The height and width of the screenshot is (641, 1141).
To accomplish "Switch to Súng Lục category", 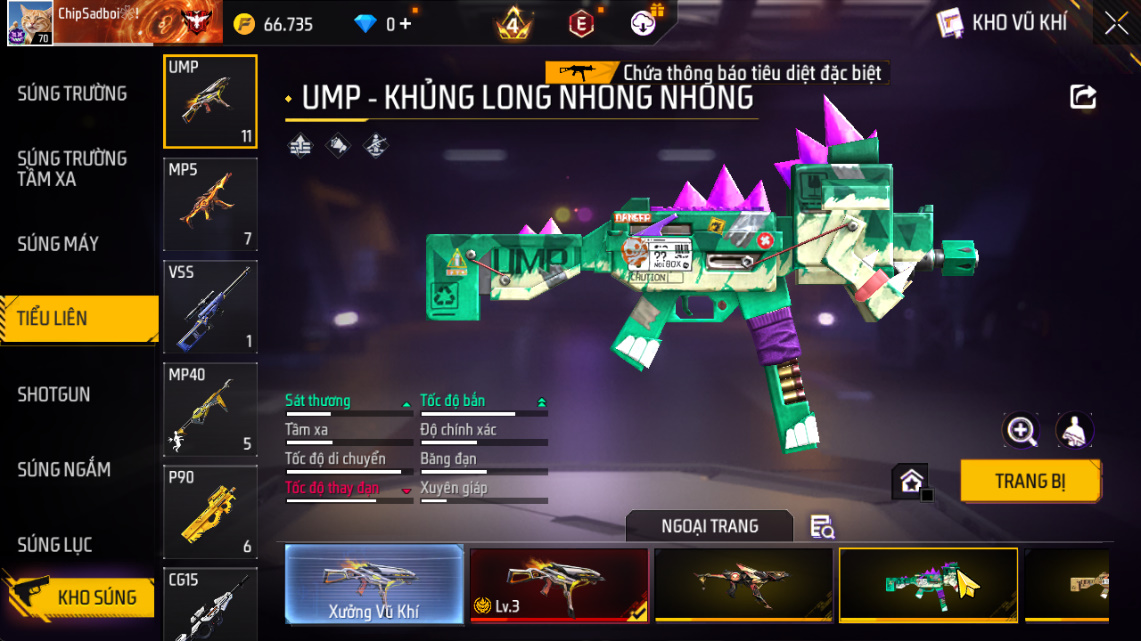I will 55,545.
